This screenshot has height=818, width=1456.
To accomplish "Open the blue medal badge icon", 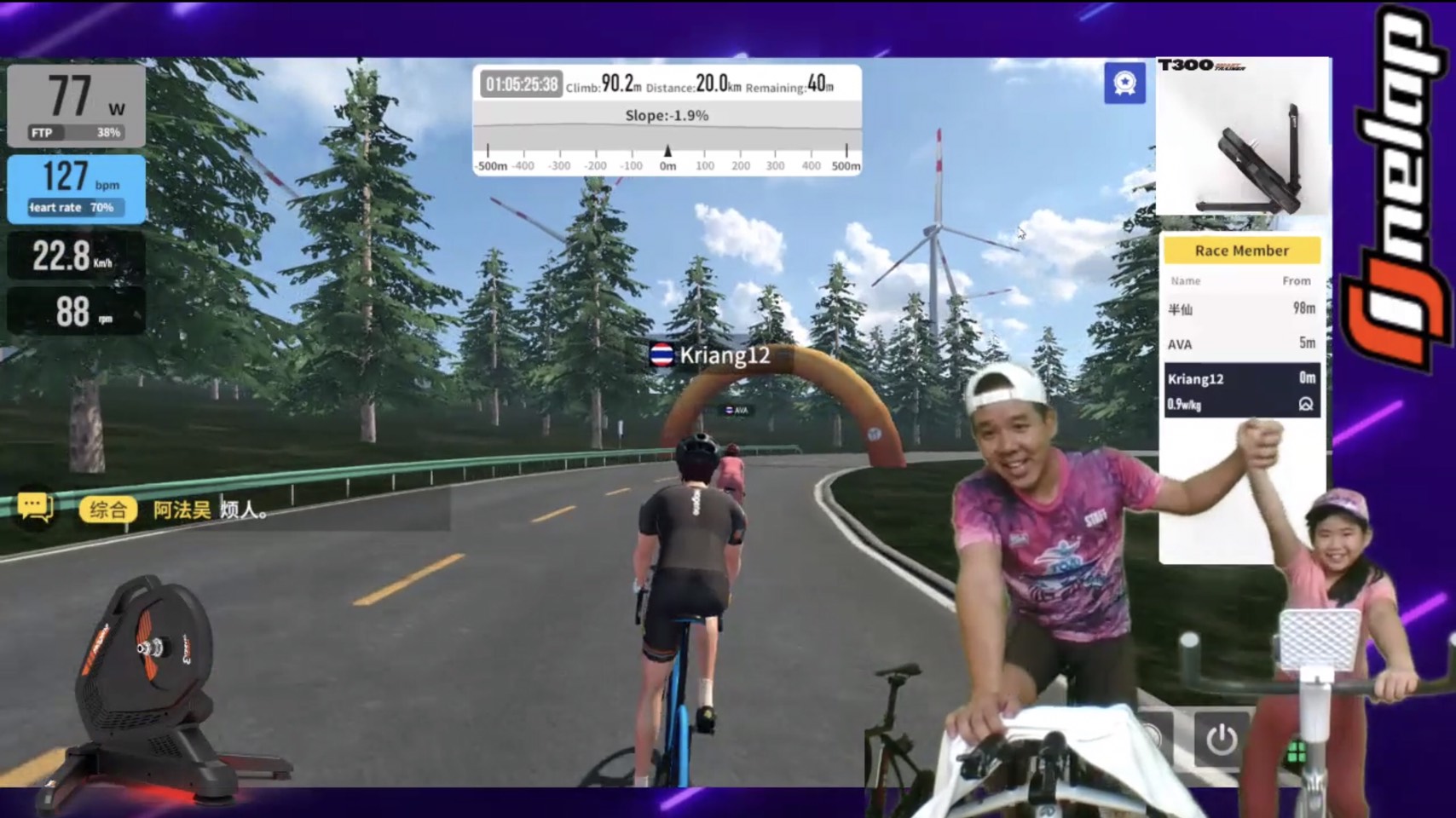I will [1124, 84].
